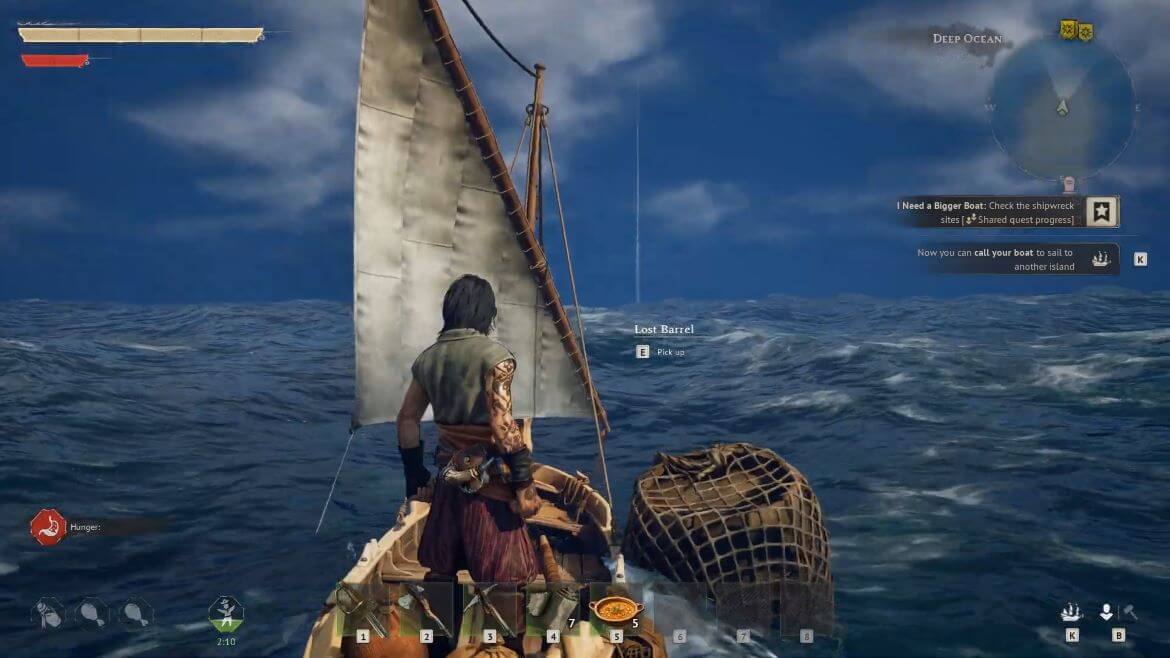Click the build mode pin icon

1106,612
